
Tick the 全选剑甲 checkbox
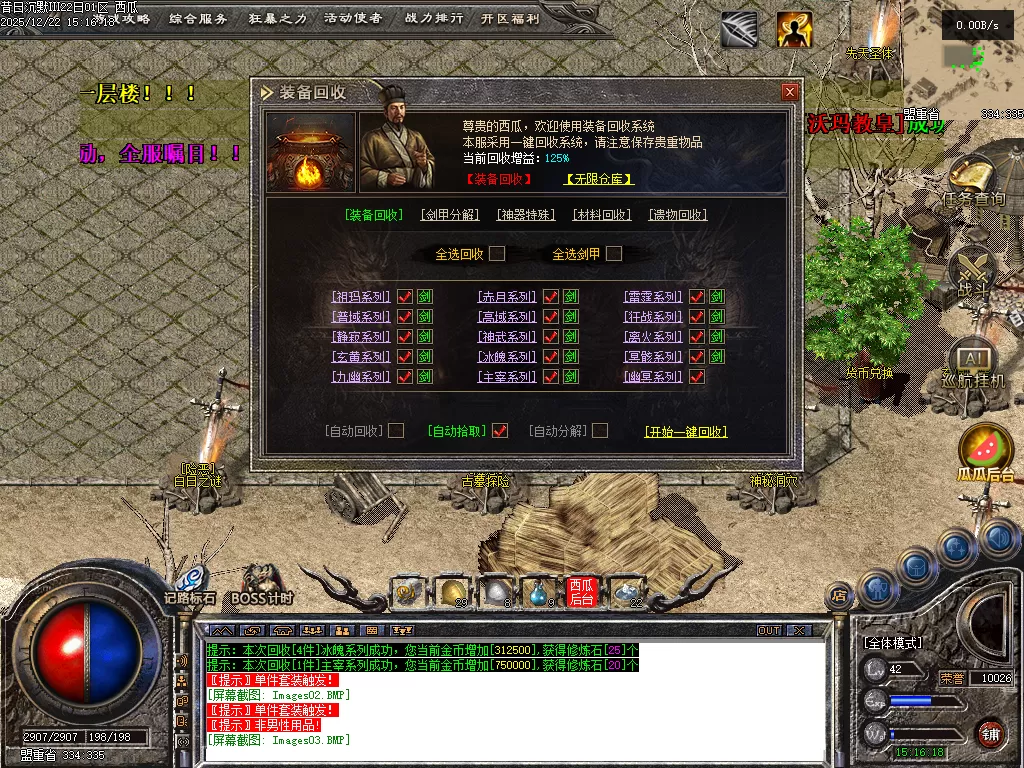(614, 254)
